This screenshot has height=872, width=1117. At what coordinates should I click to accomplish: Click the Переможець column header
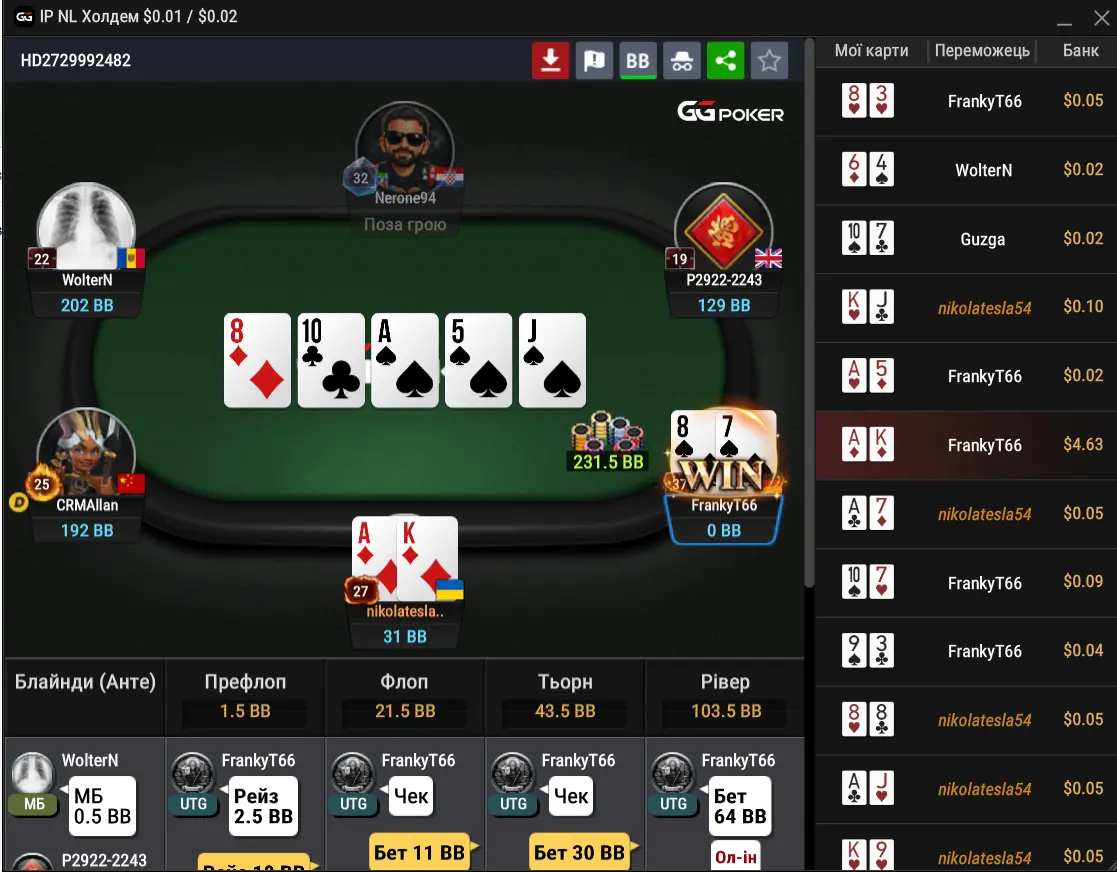pos(983,51)
